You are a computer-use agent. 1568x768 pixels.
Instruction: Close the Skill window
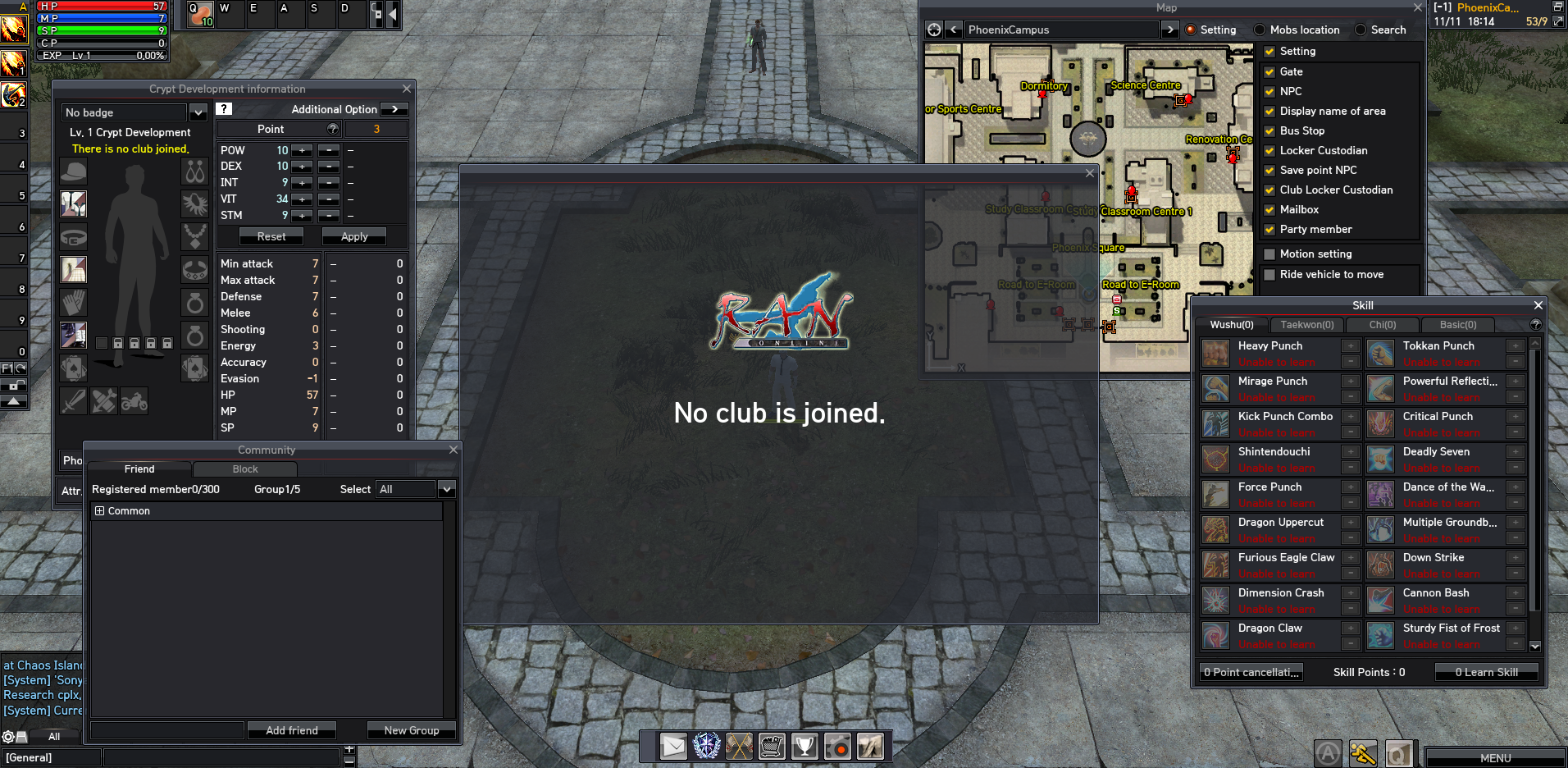[1538, 305]
